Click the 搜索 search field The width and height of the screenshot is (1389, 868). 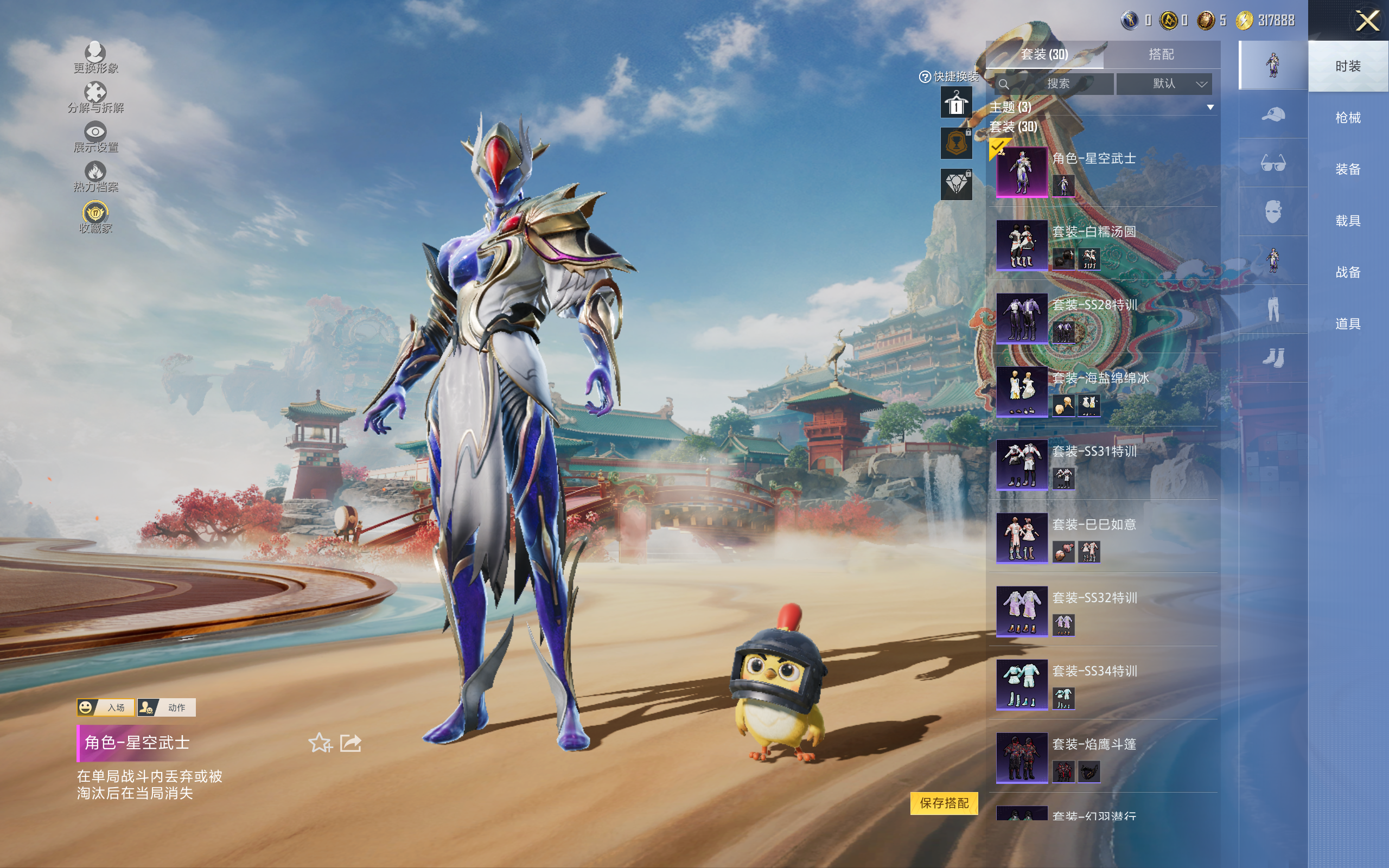1057,84
